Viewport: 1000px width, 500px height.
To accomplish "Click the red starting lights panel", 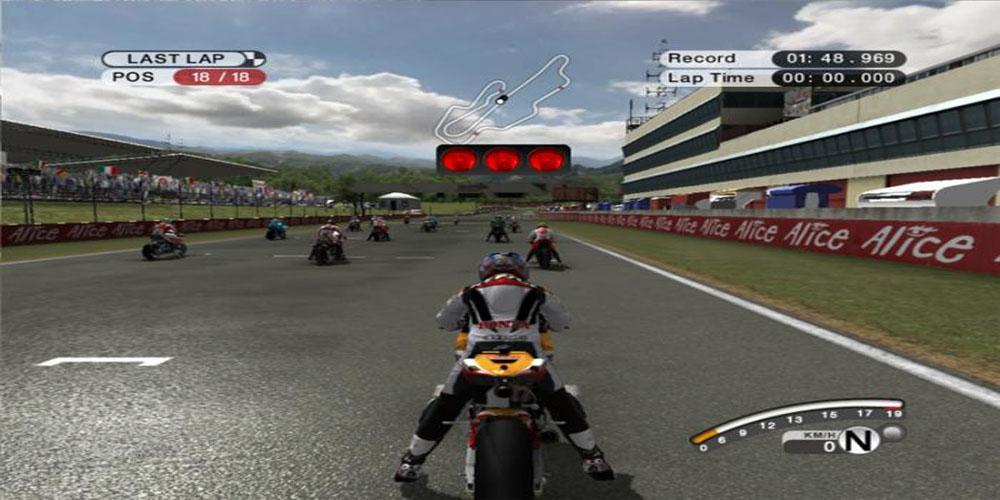I will [503, 159].
